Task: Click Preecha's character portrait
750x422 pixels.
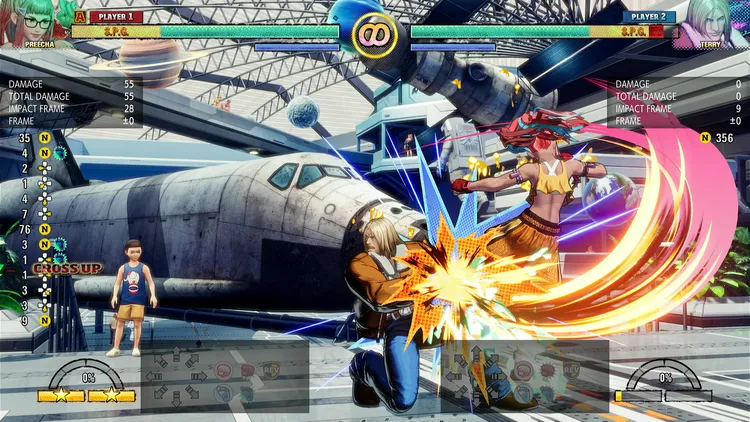Action: 36,22
